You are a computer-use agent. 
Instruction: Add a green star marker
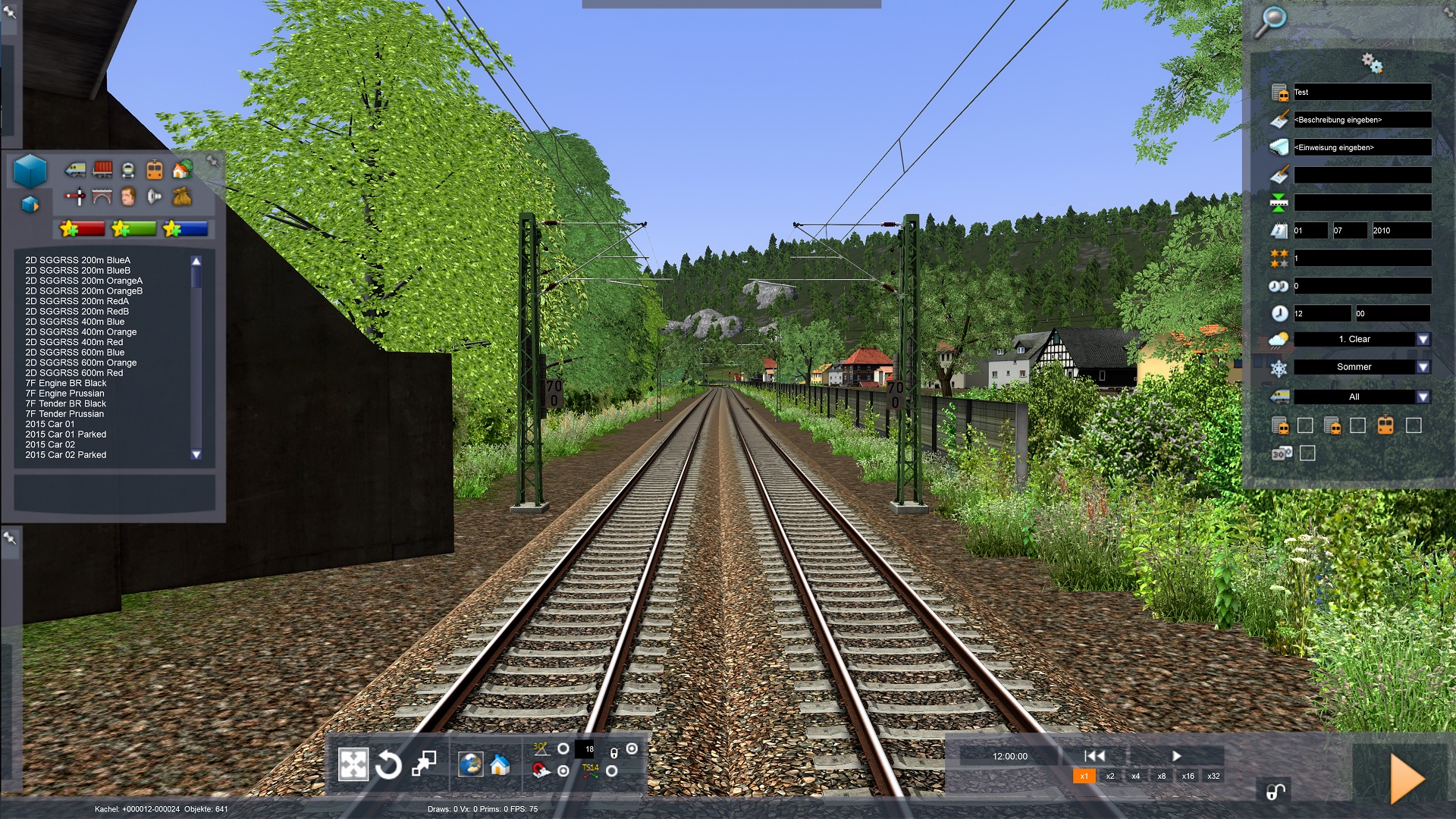click(133, 228)
